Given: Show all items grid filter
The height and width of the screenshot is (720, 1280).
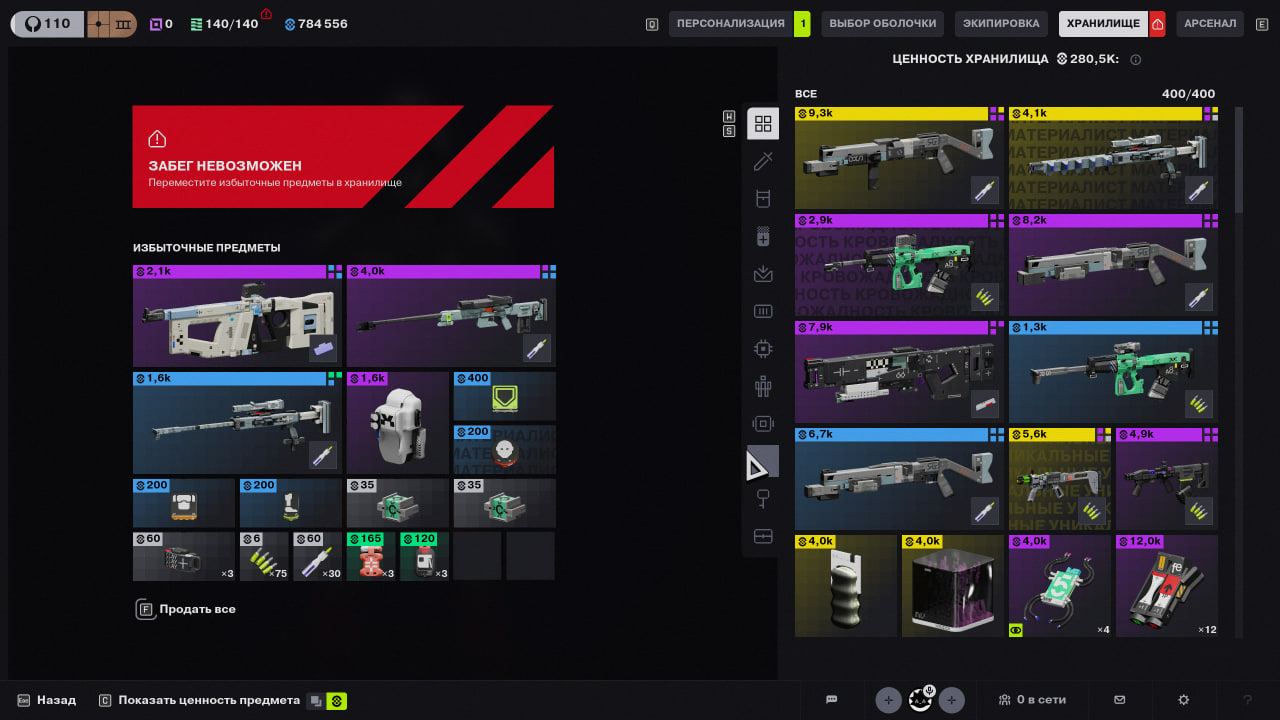Looking at the screenshot, I should 763,124.
